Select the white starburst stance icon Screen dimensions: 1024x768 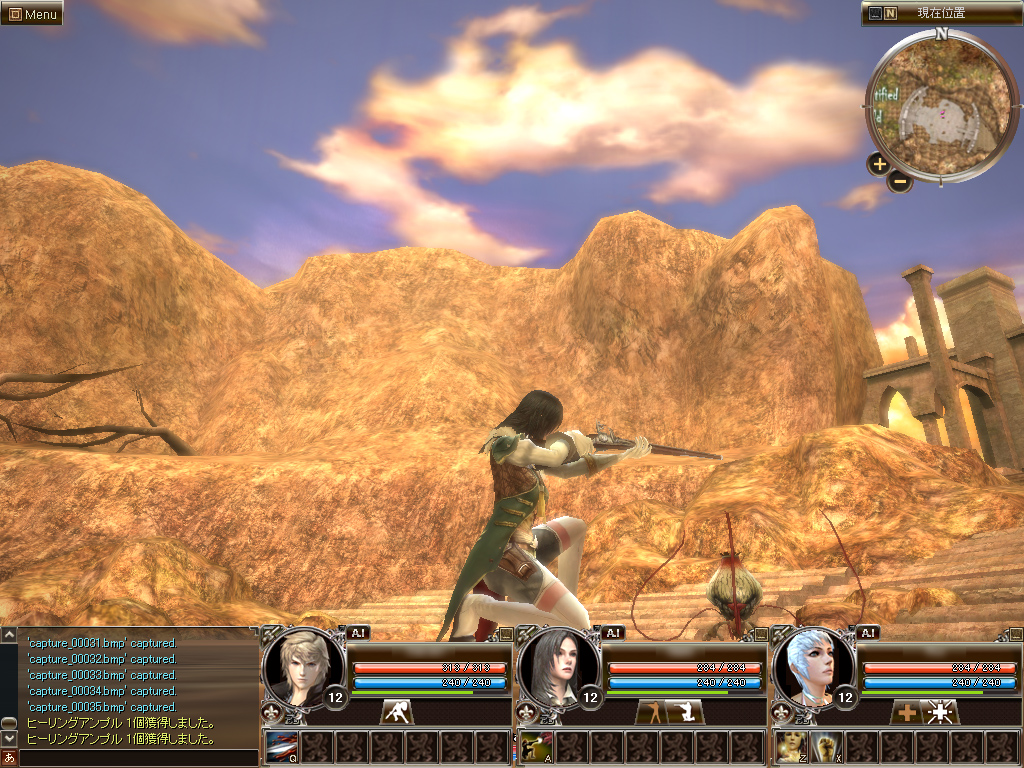point(941,712)
